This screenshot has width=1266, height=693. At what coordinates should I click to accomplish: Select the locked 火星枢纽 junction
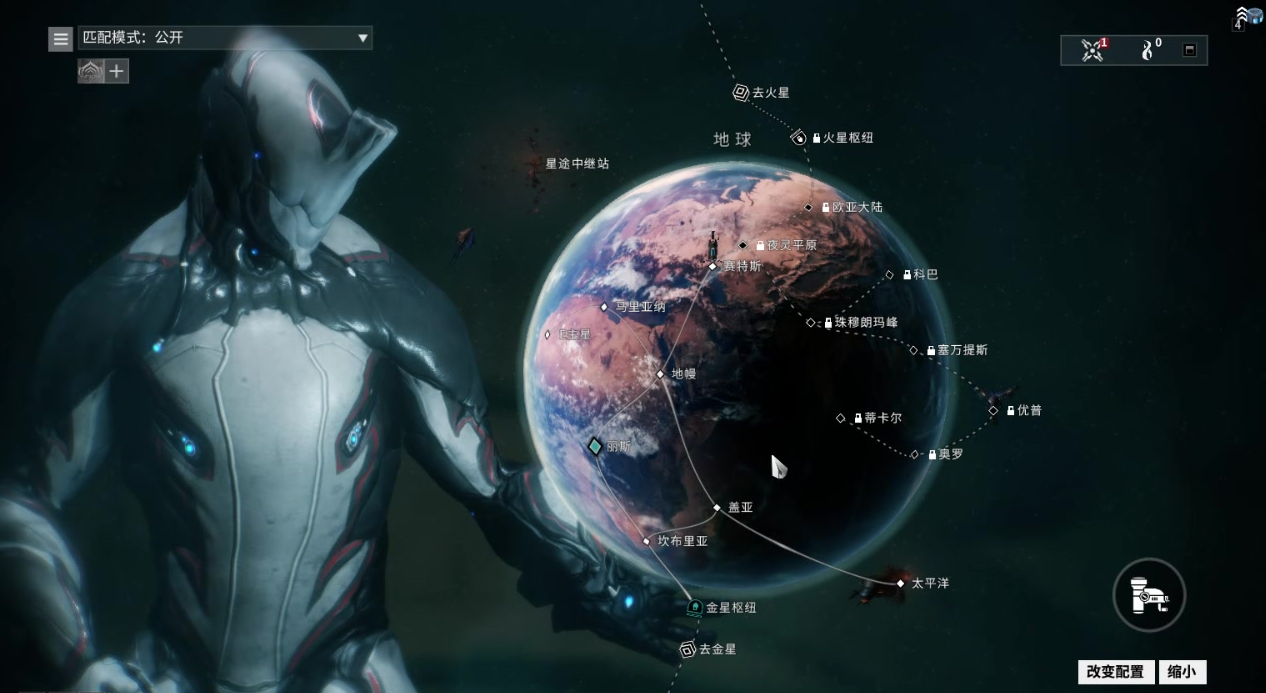click(x=799, y=138)
